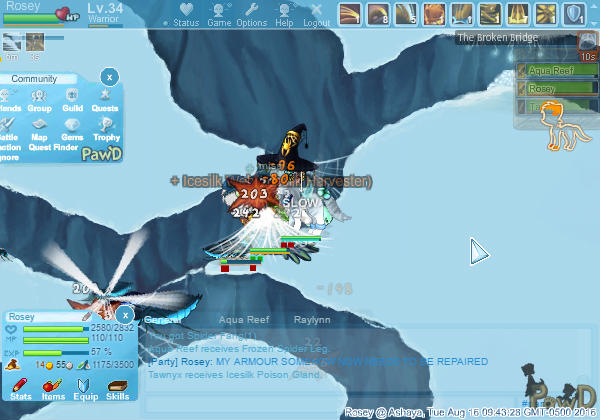The width and height of the screenshot is (600, 420).
Task: Open the Status menu
Action: point(185,15)
